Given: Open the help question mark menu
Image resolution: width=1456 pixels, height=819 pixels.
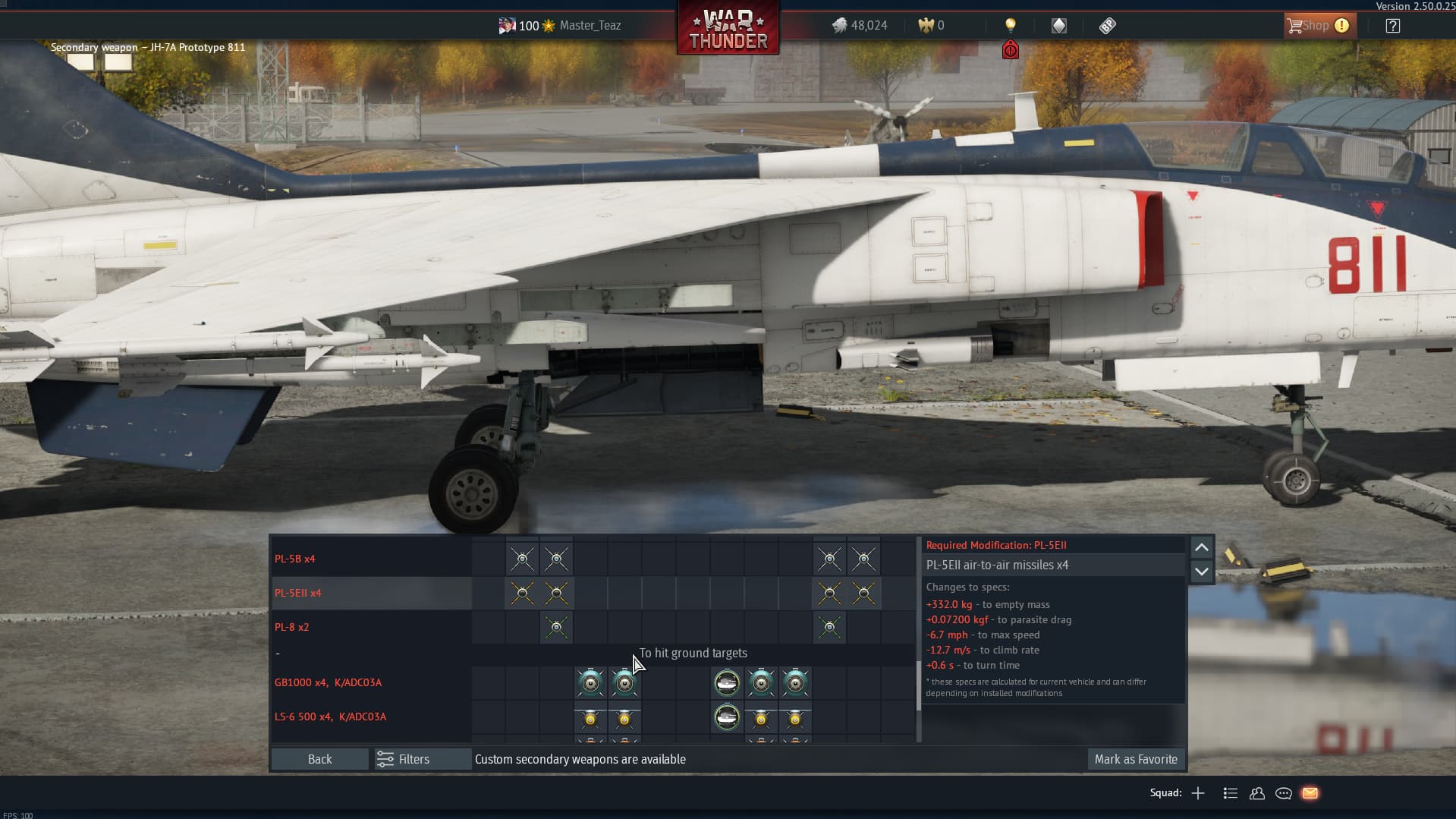Looking at the screenshot, I should (1392, 26).
